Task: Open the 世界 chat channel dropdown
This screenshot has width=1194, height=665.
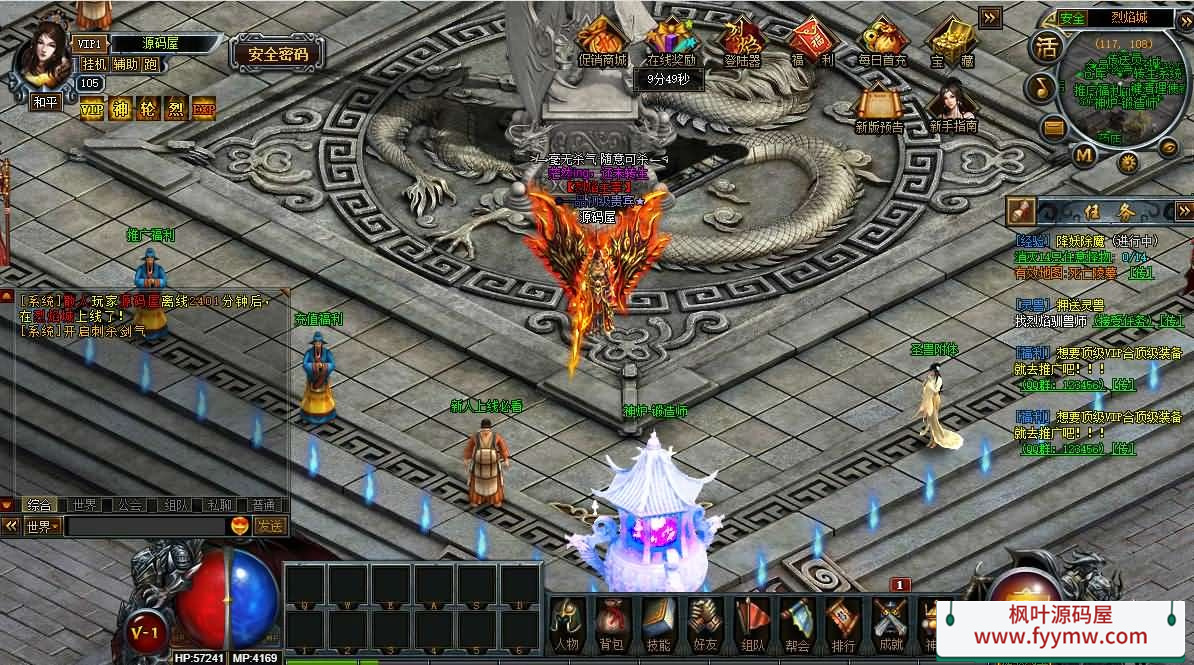Action: pyautogui.click(x=43, y=526)
